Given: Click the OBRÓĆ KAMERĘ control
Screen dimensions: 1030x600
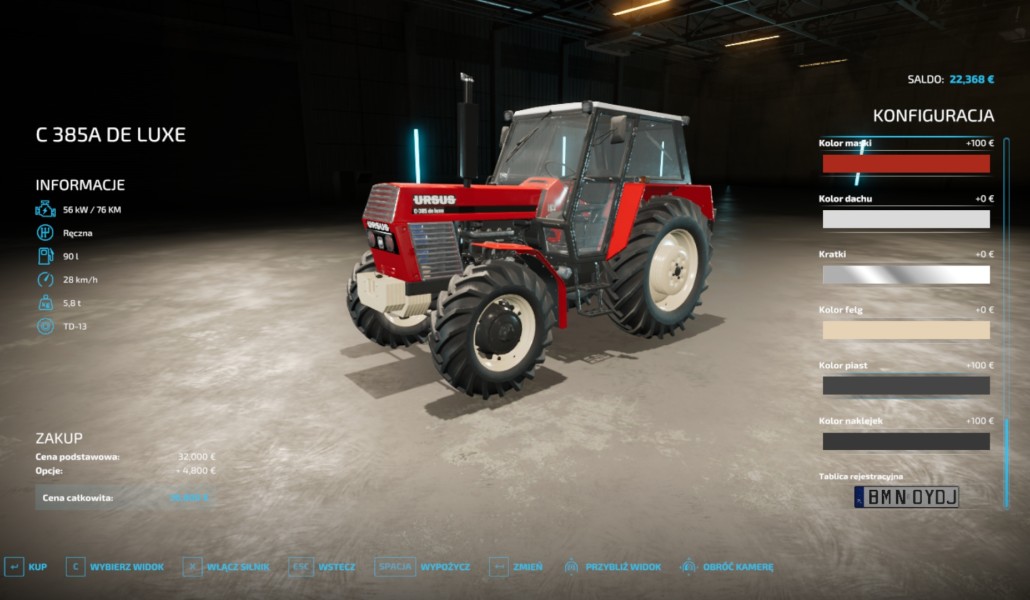Looking at the screenshot, I should point(727,567).
